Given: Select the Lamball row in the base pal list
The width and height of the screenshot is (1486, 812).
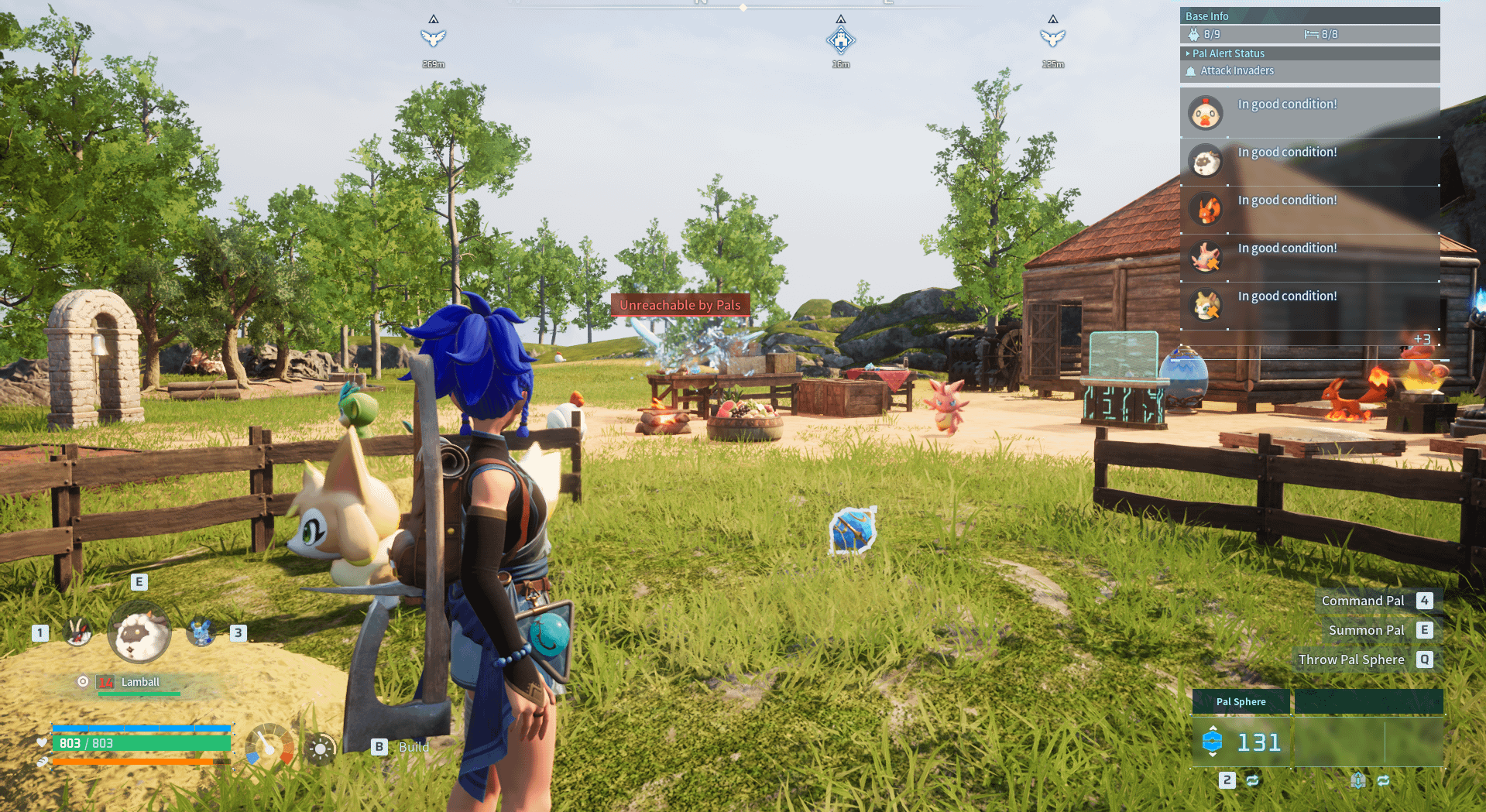Looking at the screenshot, I should point(1309,161).
